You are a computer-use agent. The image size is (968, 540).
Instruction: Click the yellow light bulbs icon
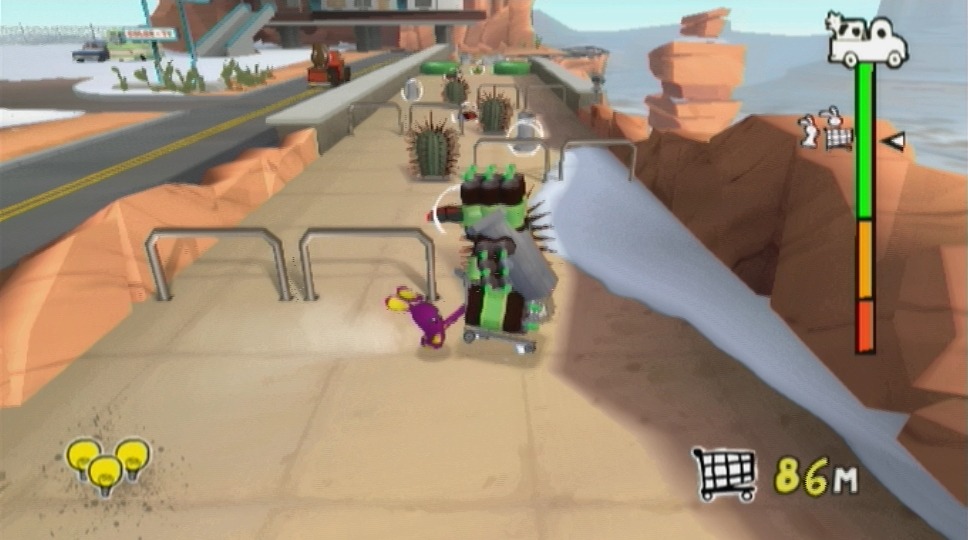click(107, 465)
